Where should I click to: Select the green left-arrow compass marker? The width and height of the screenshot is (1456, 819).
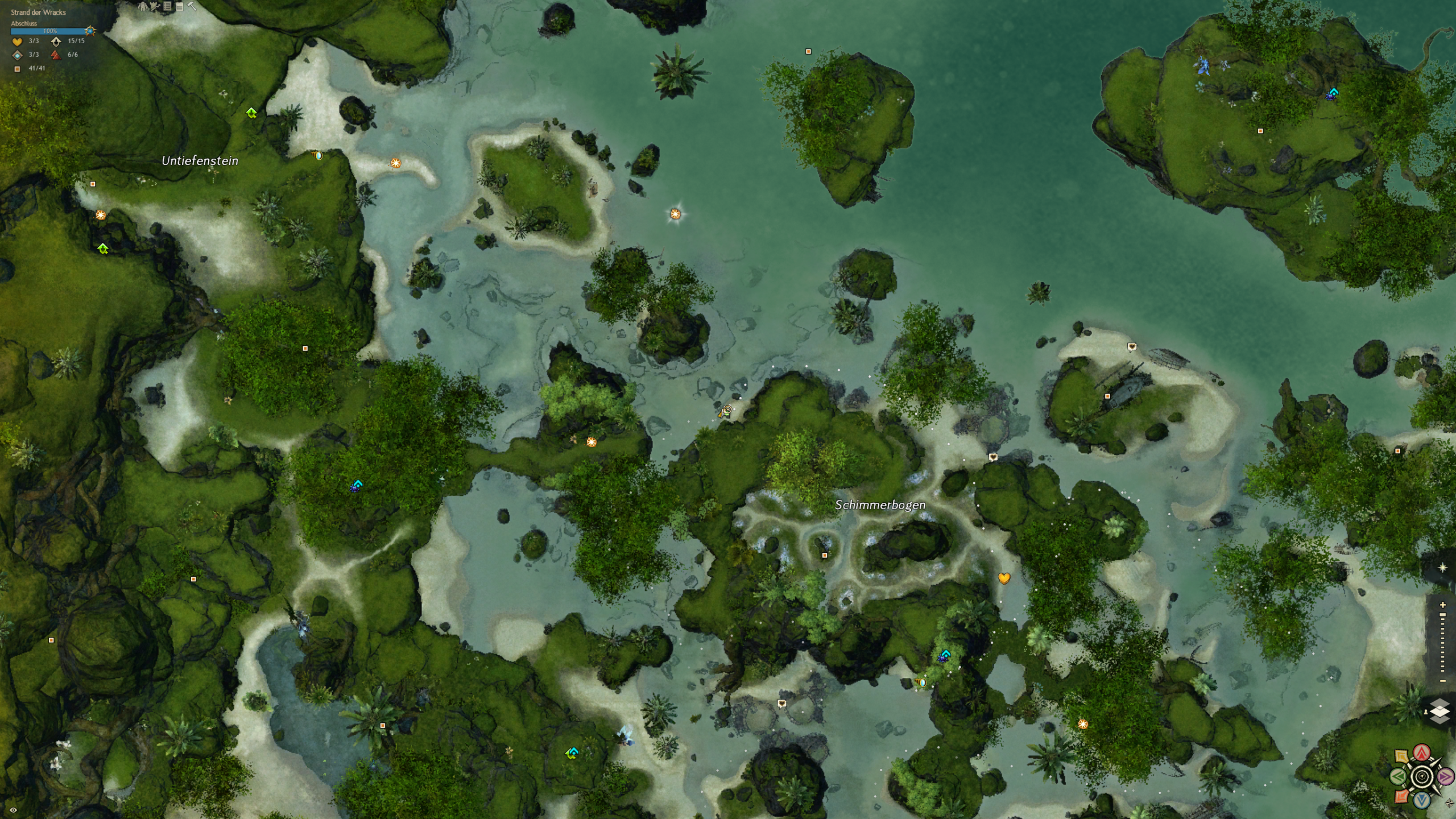1399,776
